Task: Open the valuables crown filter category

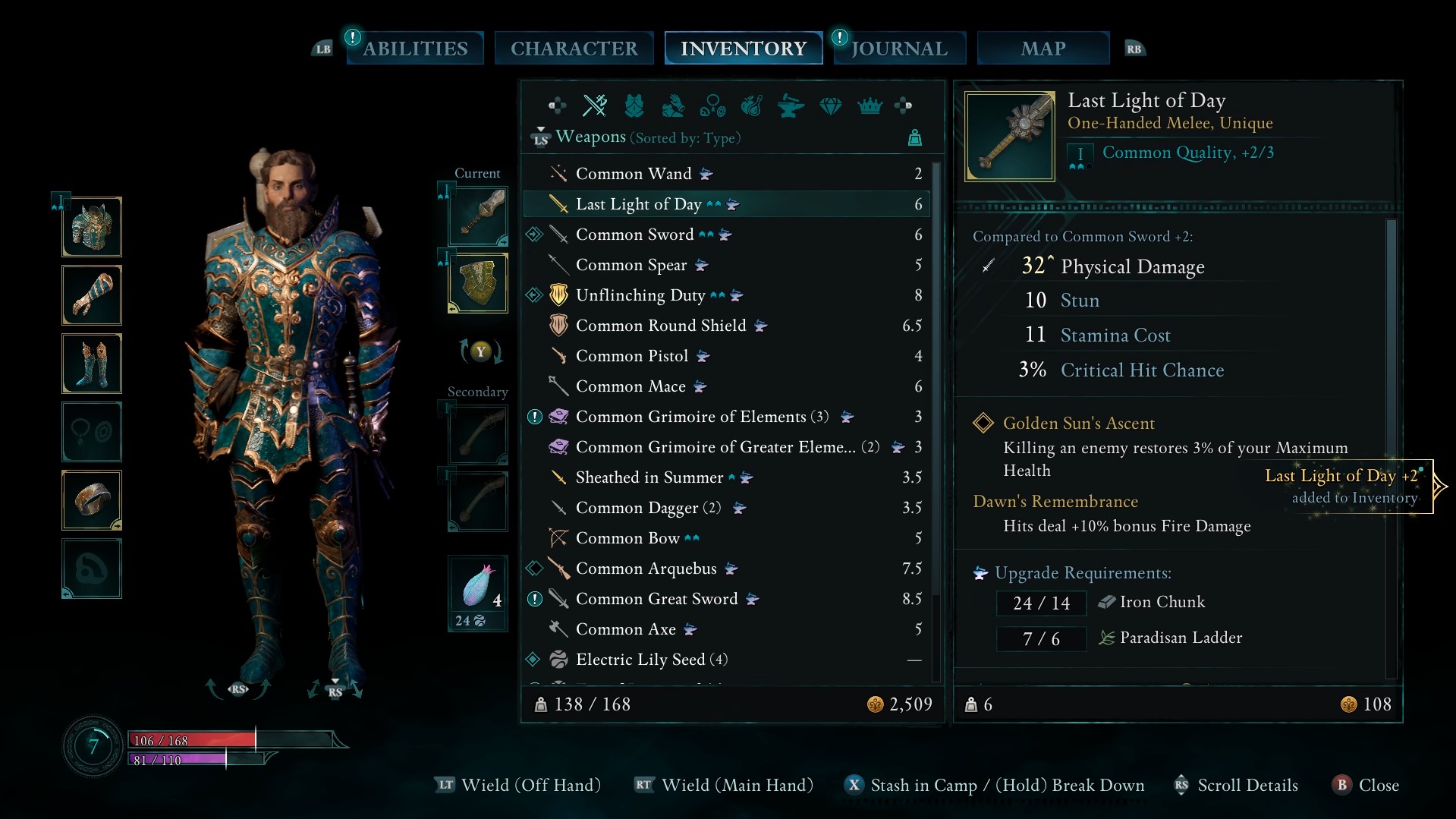Action: click(x=870, y=106)
